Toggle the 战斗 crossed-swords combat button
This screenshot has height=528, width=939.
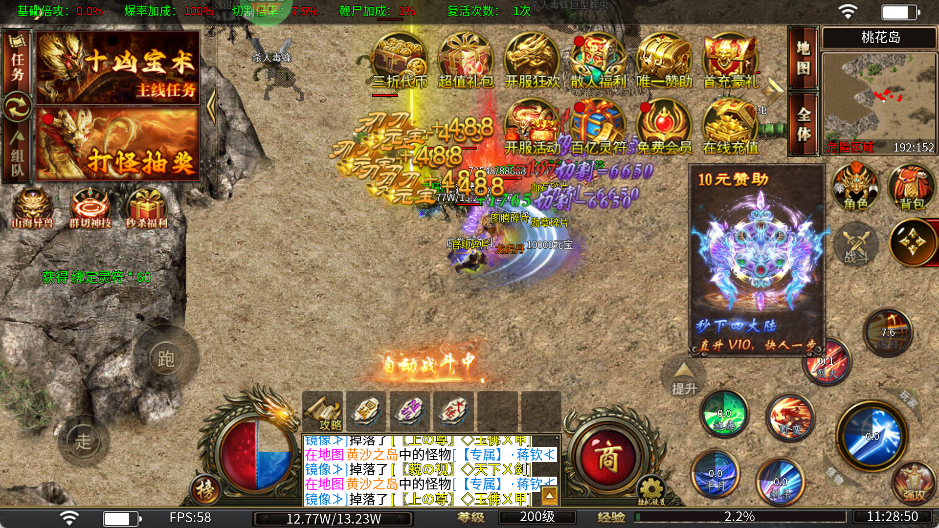(856, 243)
